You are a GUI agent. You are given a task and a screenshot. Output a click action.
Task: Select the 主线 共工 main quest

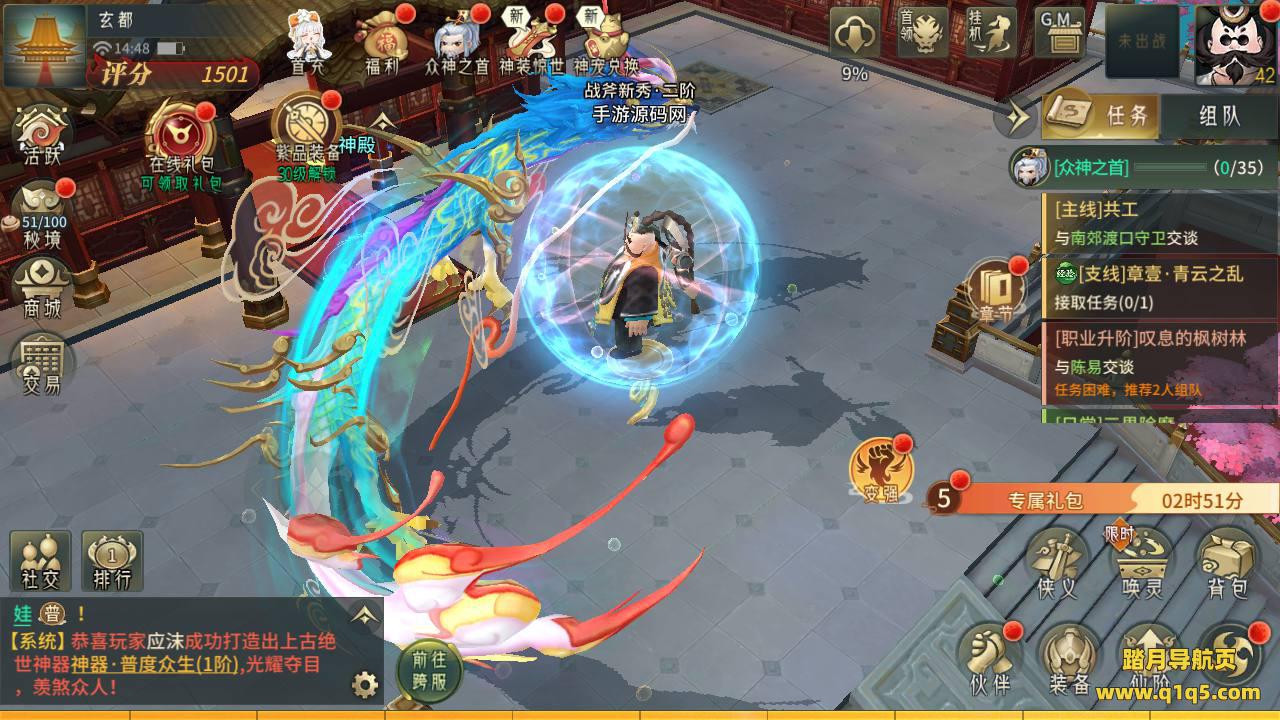(1160, 224)
